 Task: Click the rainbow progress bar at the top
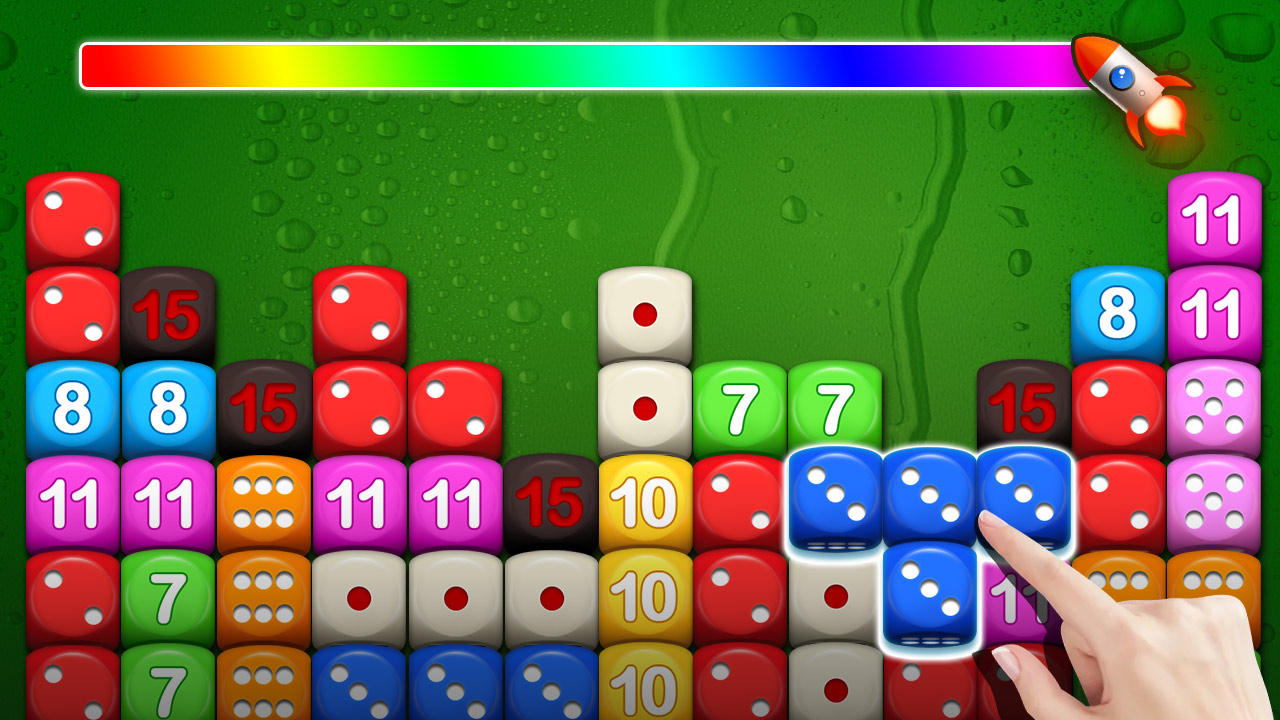coord(580,63)
